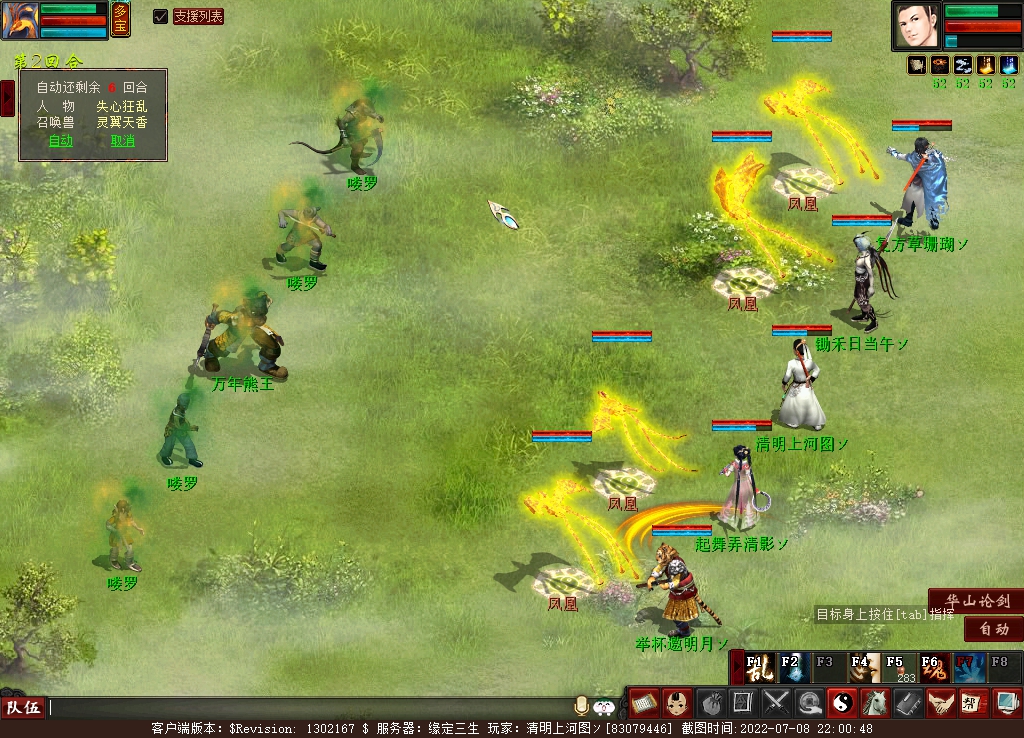Image resolution: width=1024 pixels, height=738 pixels.
Task: Use the F2 blue spirit skill
Action: coord(794,667)
